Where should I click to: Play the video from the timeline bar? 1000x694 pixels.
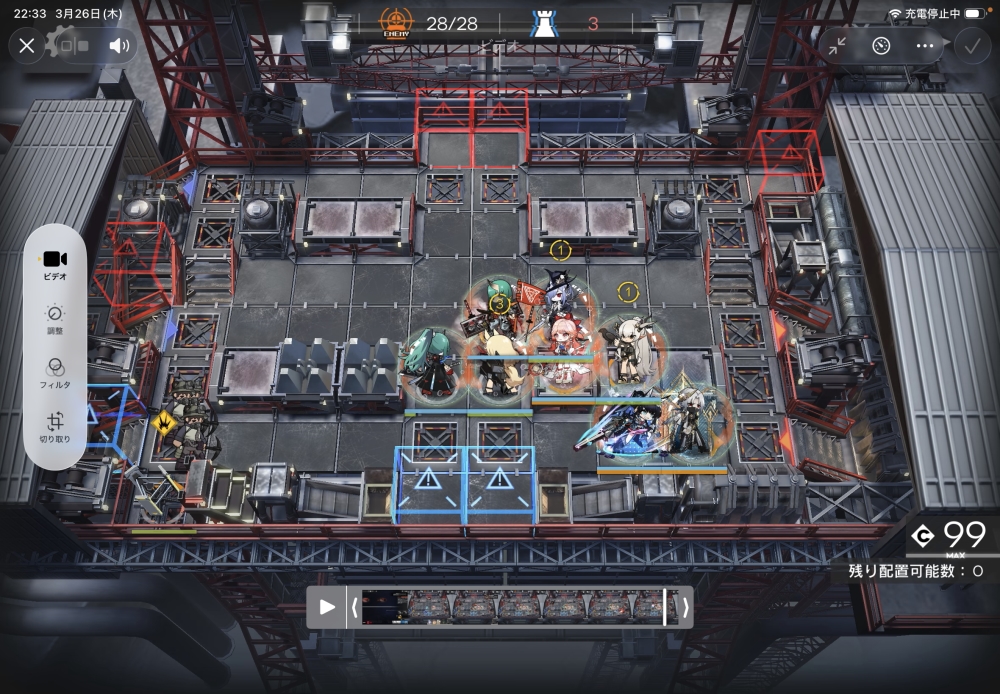tap(326, 606)
